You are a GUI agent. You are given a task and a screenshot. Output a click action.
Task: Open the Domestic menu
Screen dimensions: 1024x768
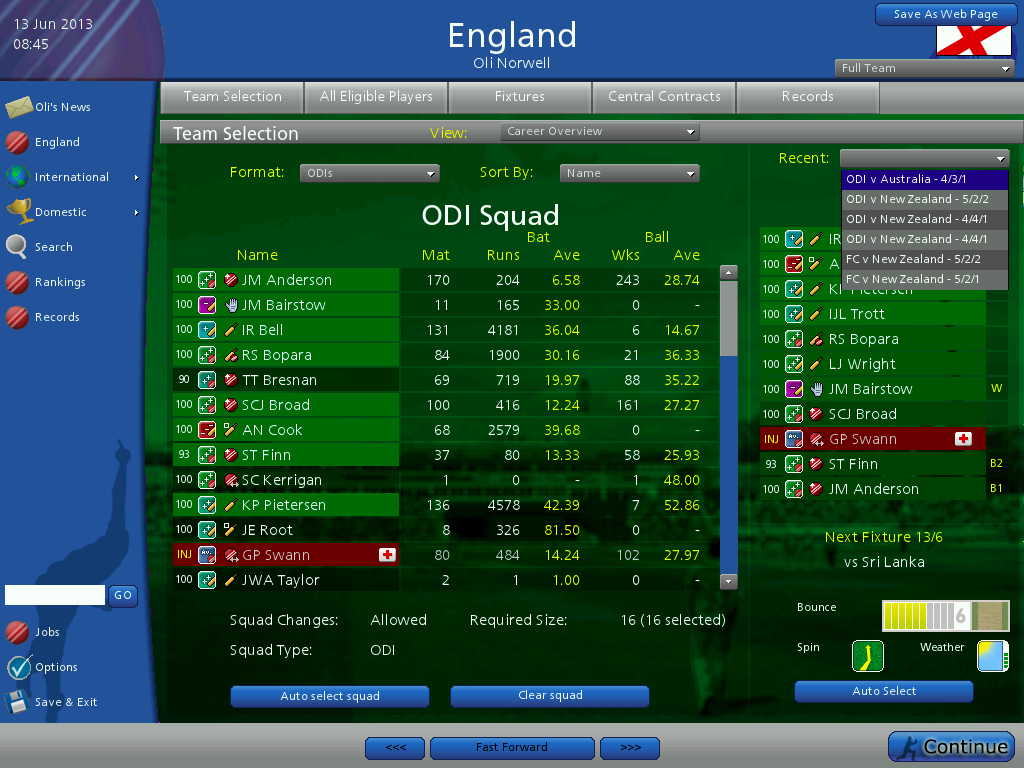click(x=61, y=212)
